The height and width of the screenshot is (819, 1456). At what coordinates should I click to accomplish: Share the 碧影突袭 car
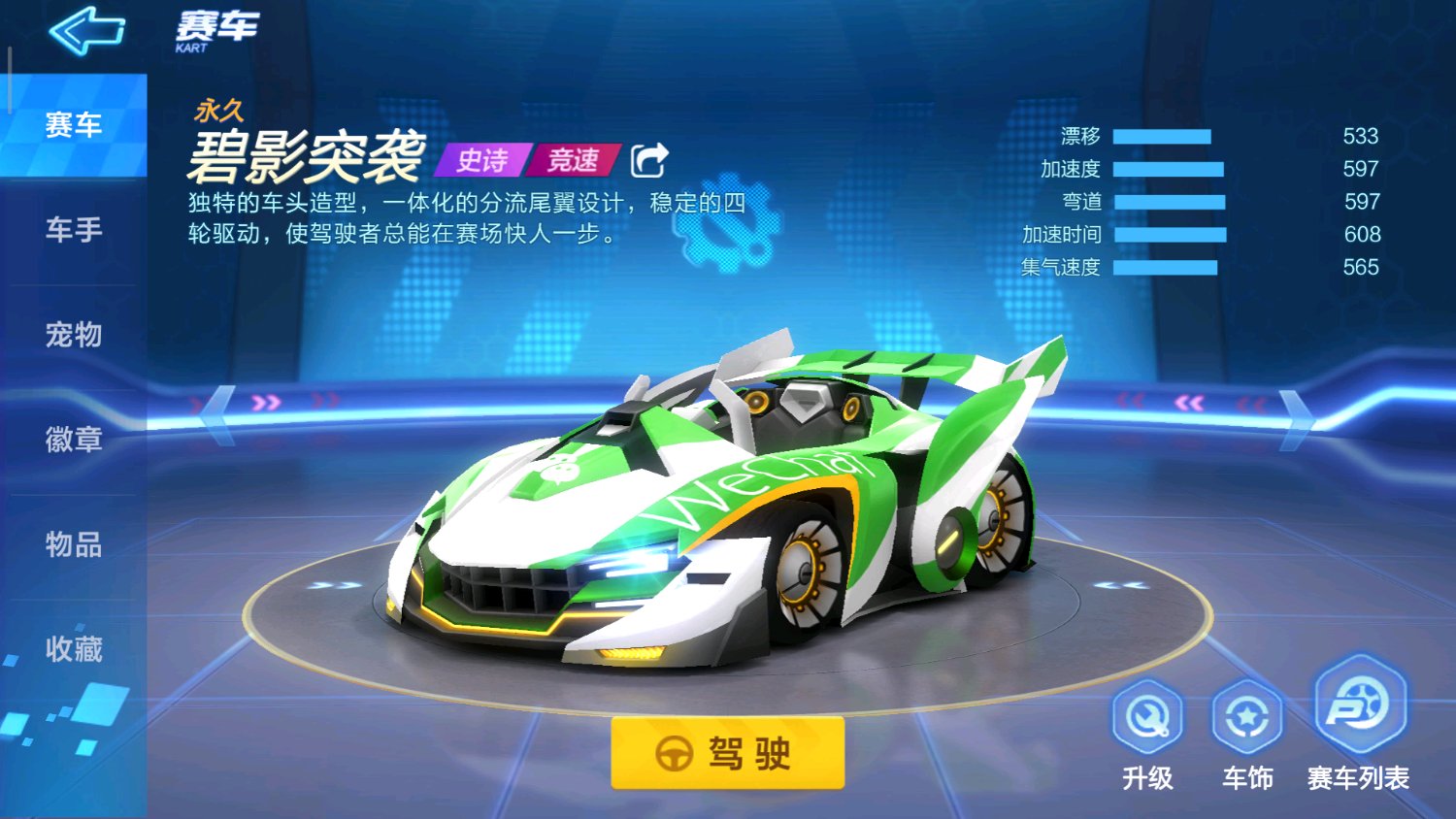pyautogui.click(x=649, y=160)
